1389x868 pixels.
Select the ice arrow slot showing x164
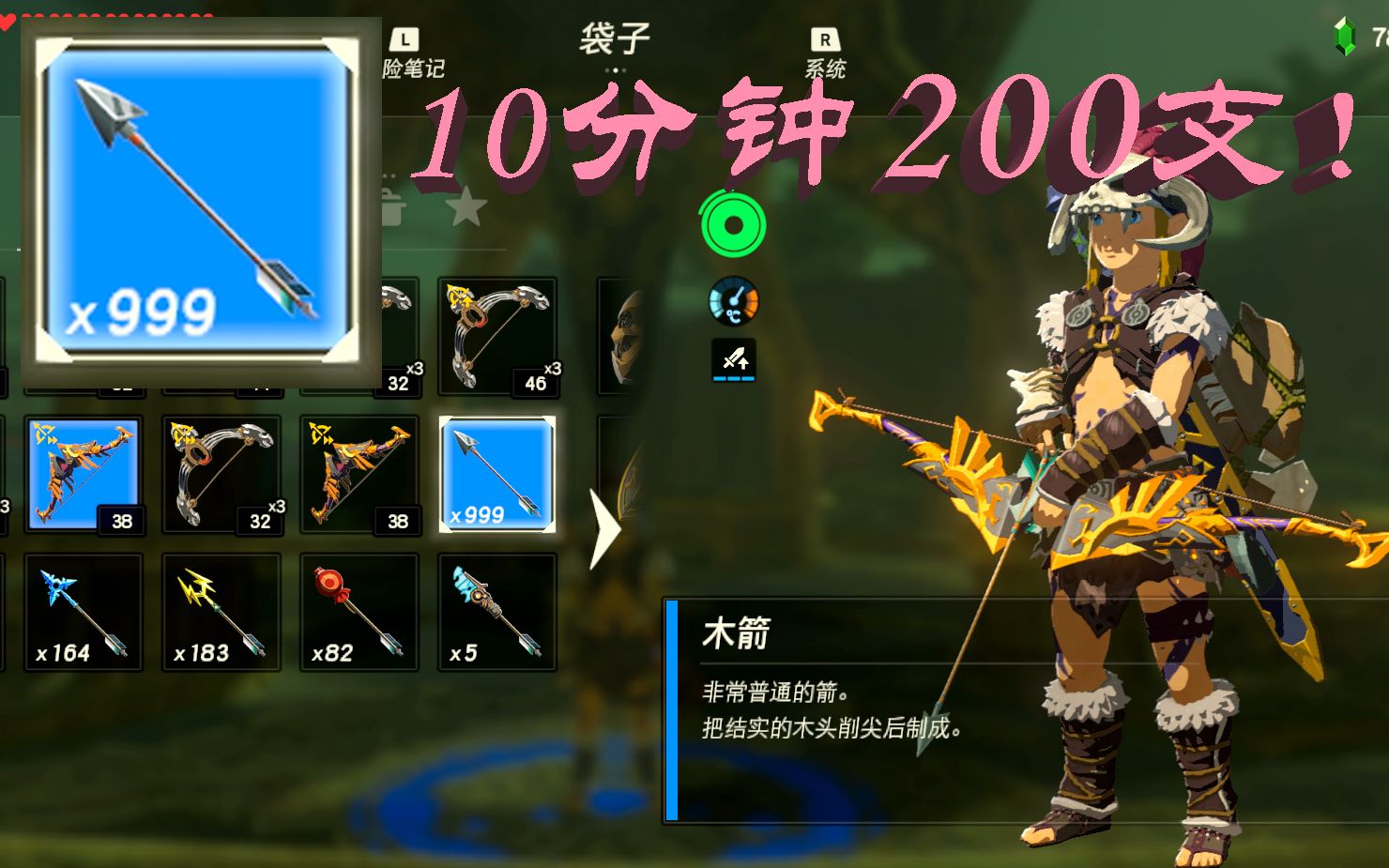coord(84,613)
